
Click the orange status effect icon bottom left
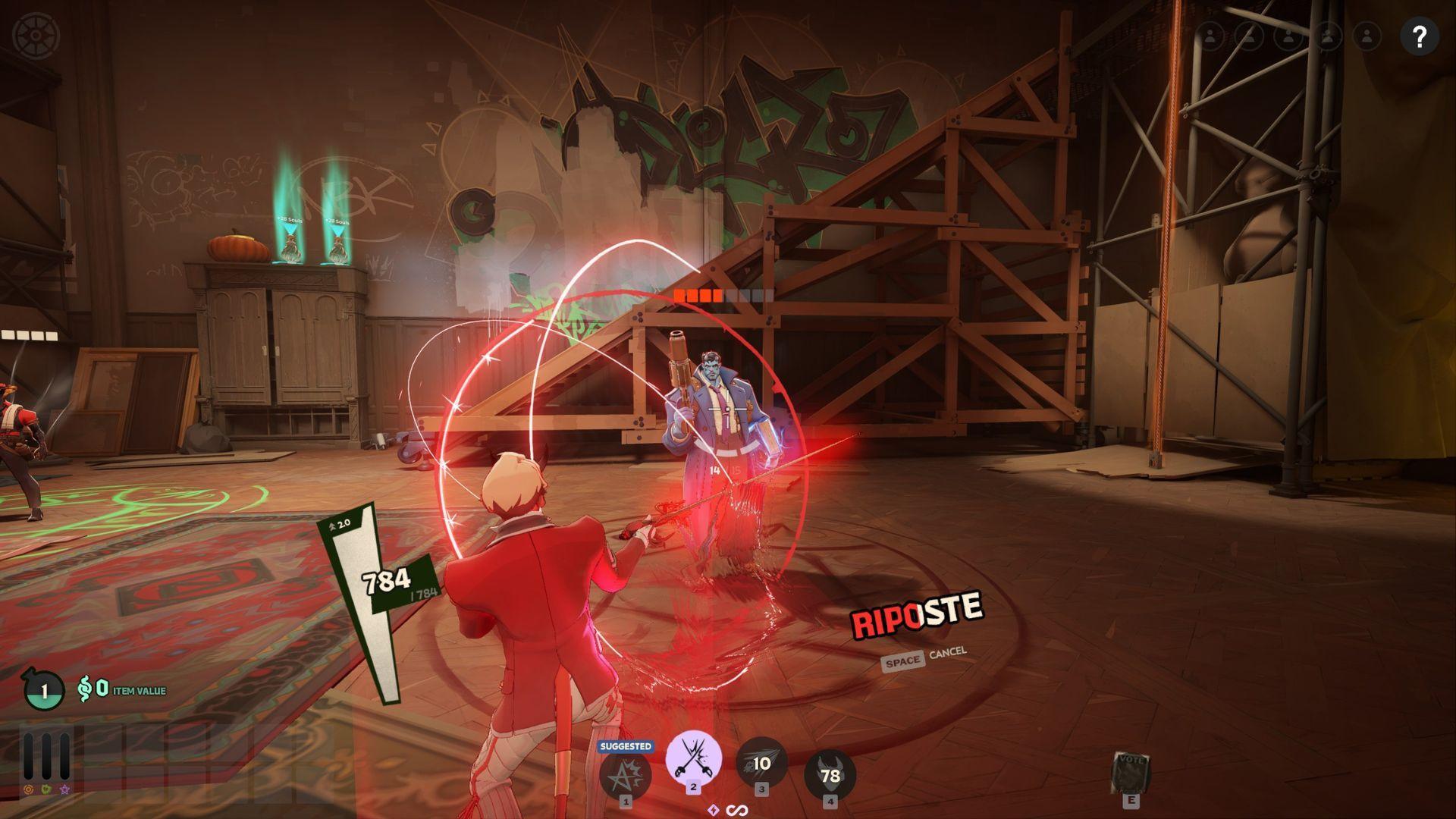(29, 789)
